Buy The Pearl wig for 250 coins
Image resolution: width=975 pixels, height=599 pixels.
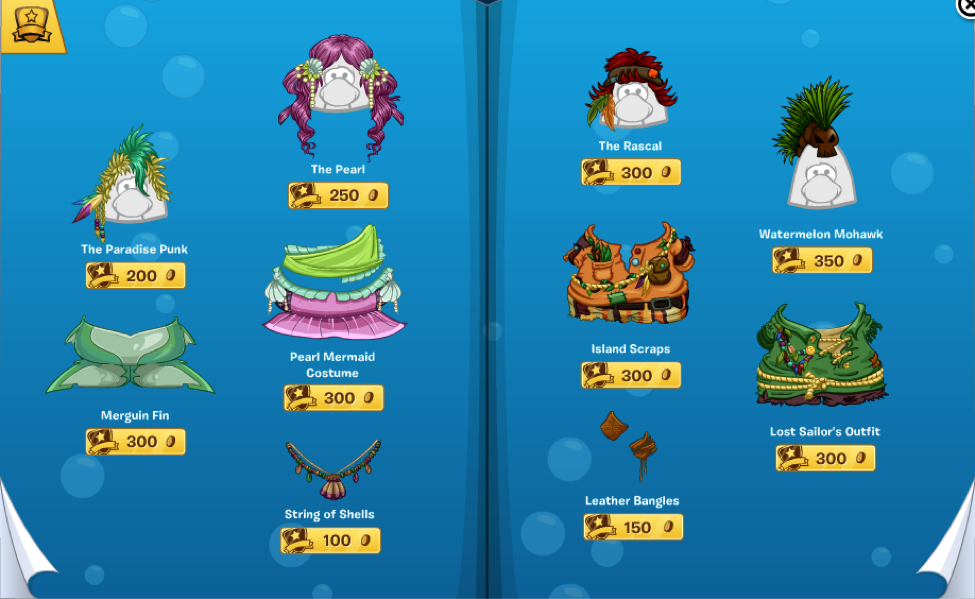click(x=338, y=195)
